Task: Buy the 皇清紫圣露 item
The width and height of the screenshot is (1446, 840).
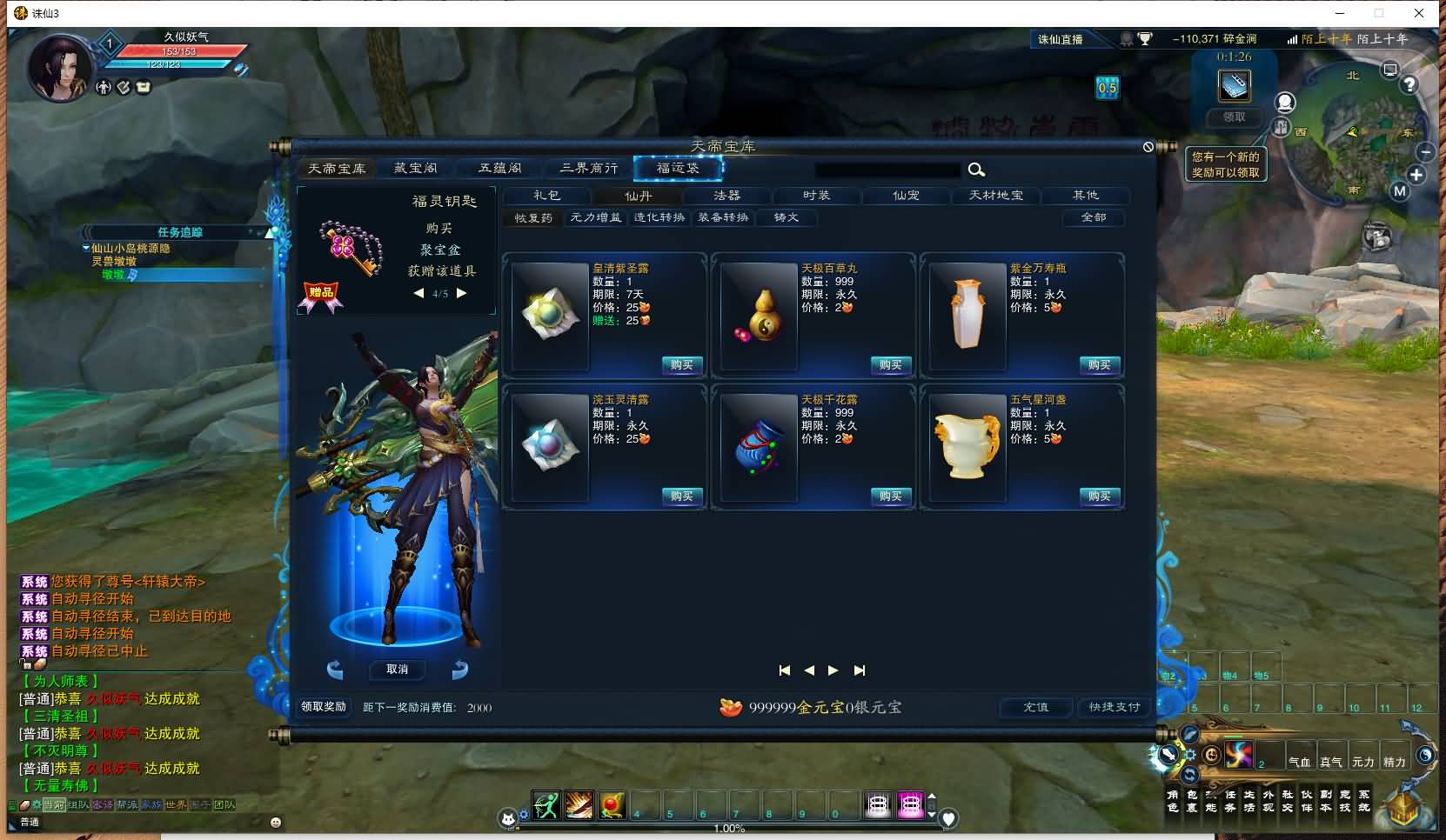Action: (682, 365)
